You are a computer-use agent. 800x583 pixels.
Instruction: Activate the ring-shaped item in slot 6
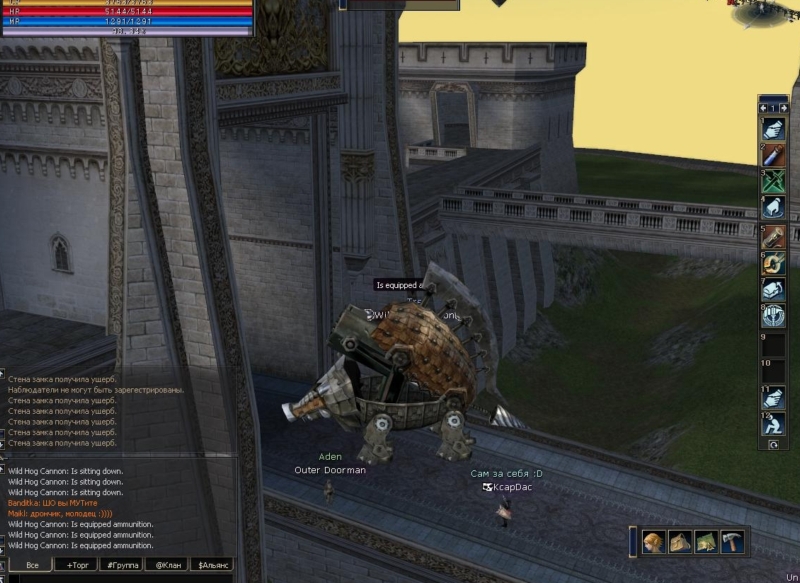(x=774, y=263)
